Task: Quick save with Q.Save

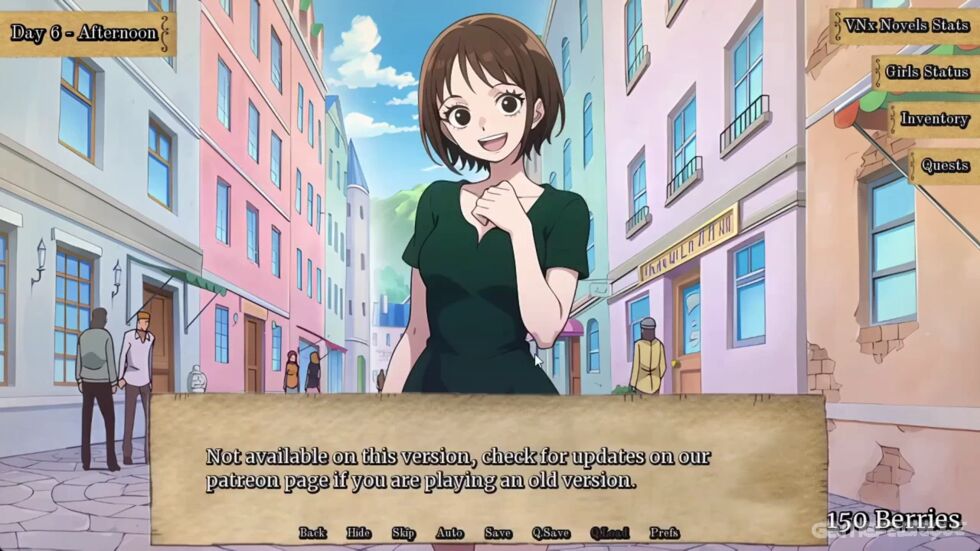Action: pos(551,533)
